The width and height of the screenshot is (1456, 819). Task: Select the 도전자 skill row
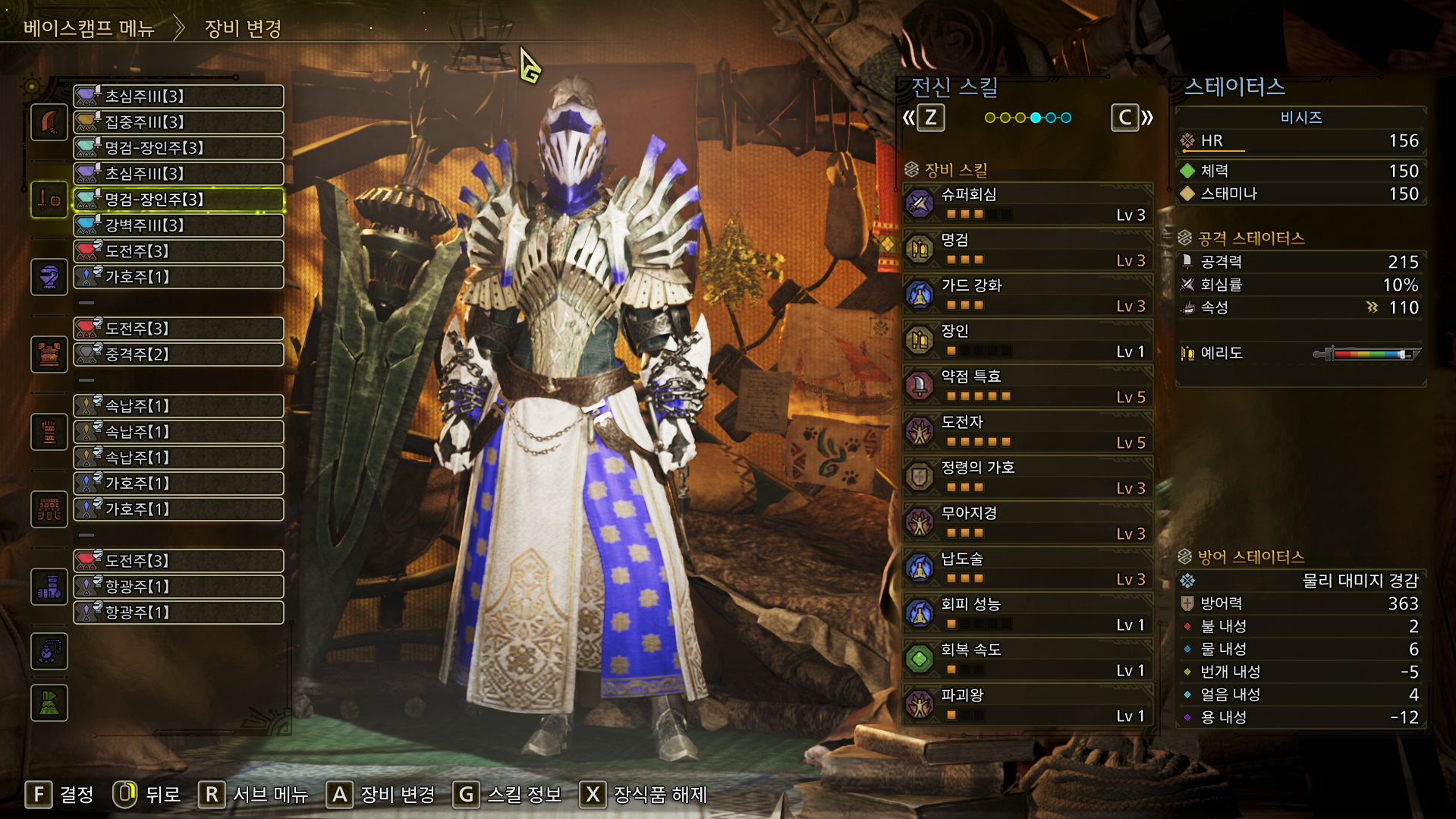[1027, 431]
